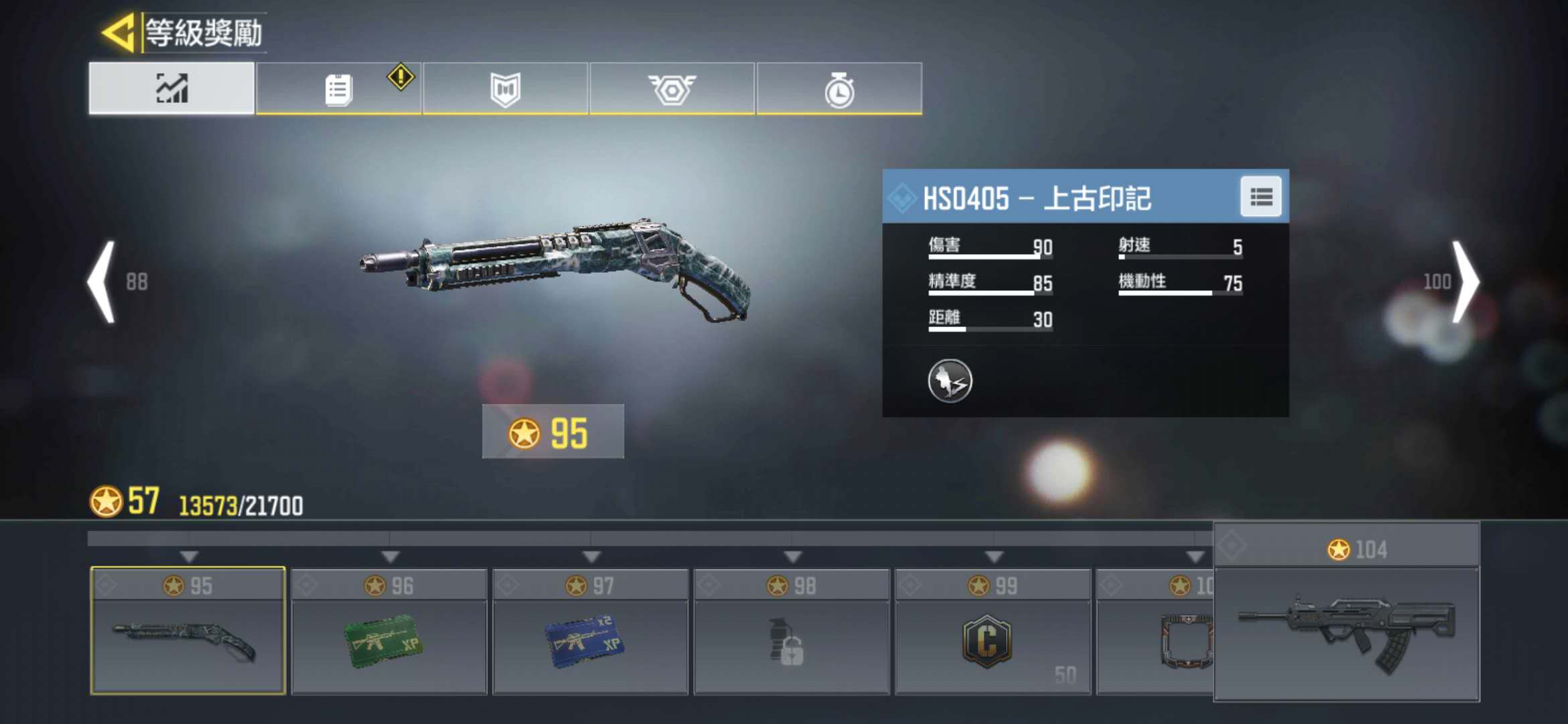View the weapon perk icon

[950, 381]
